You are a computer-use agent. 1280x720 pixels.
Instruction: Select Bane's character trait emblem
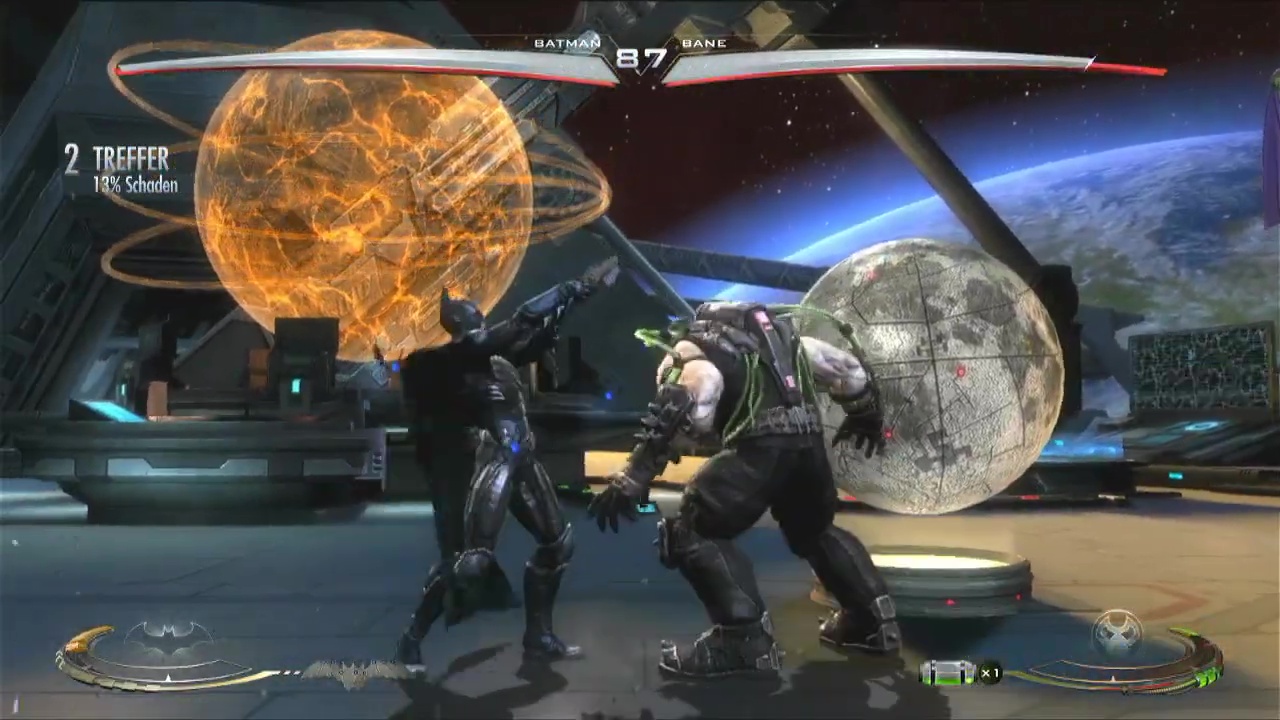coord(1117,632)
